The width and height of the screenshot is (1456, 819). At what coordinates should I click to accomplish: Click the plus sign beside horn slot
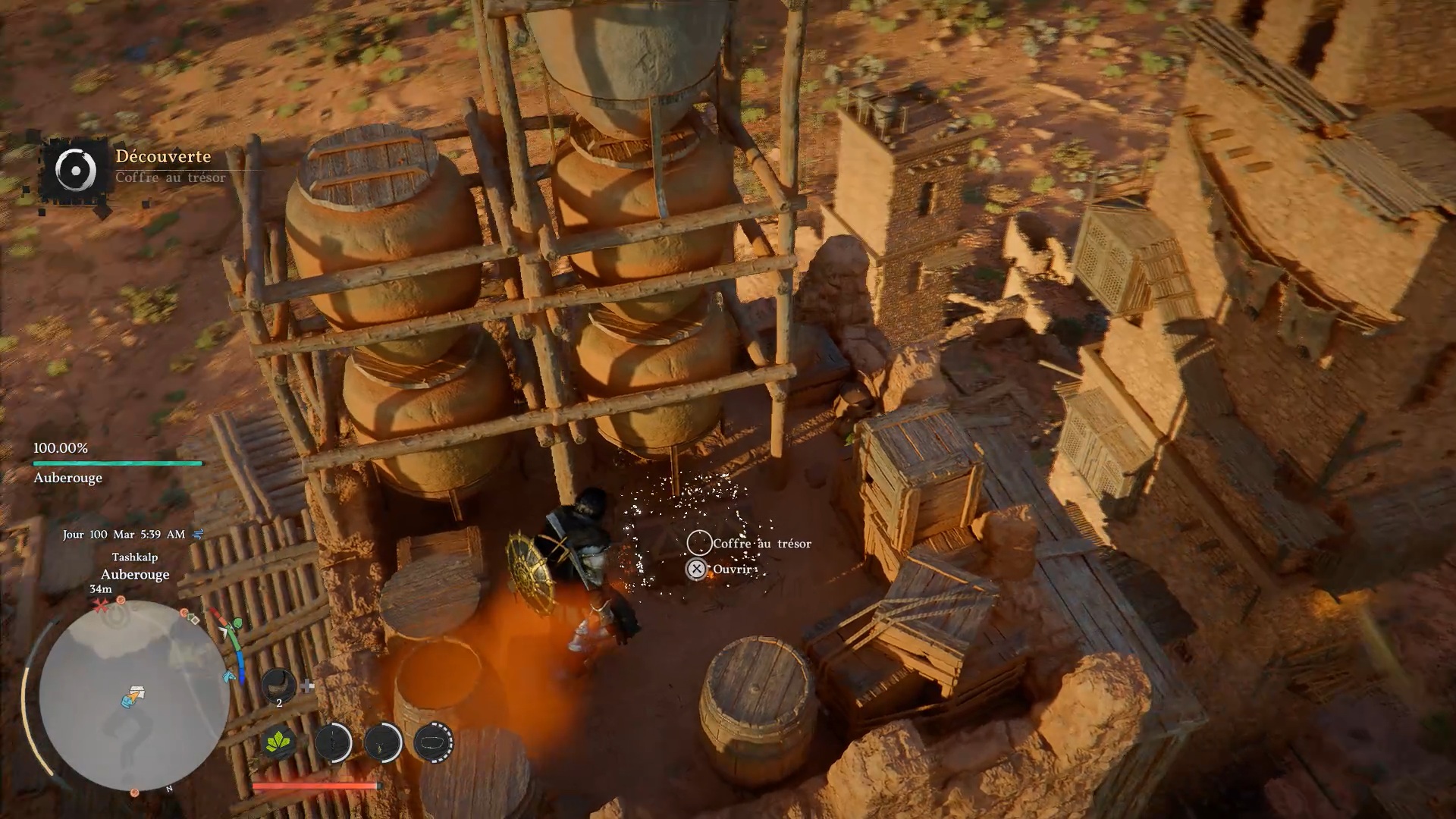(307, 686)
